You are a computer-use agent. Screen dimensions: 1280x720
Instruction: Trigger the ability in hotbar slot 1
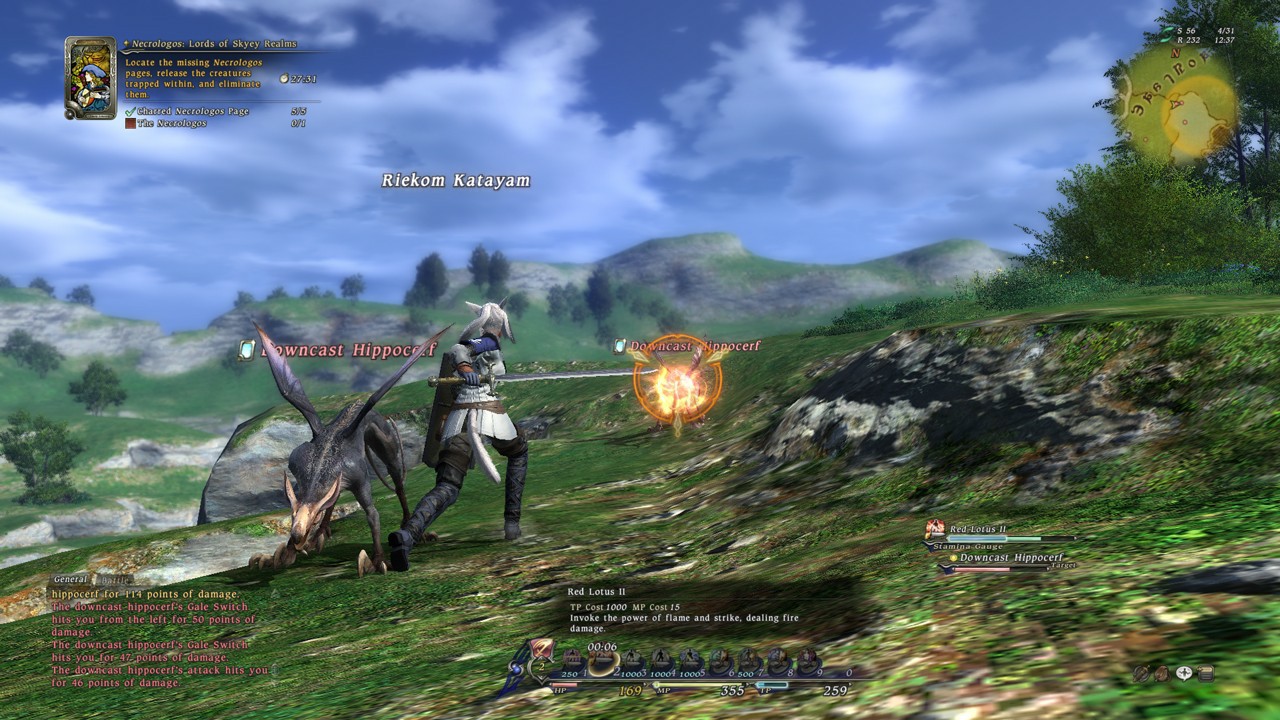pos(573,658)
